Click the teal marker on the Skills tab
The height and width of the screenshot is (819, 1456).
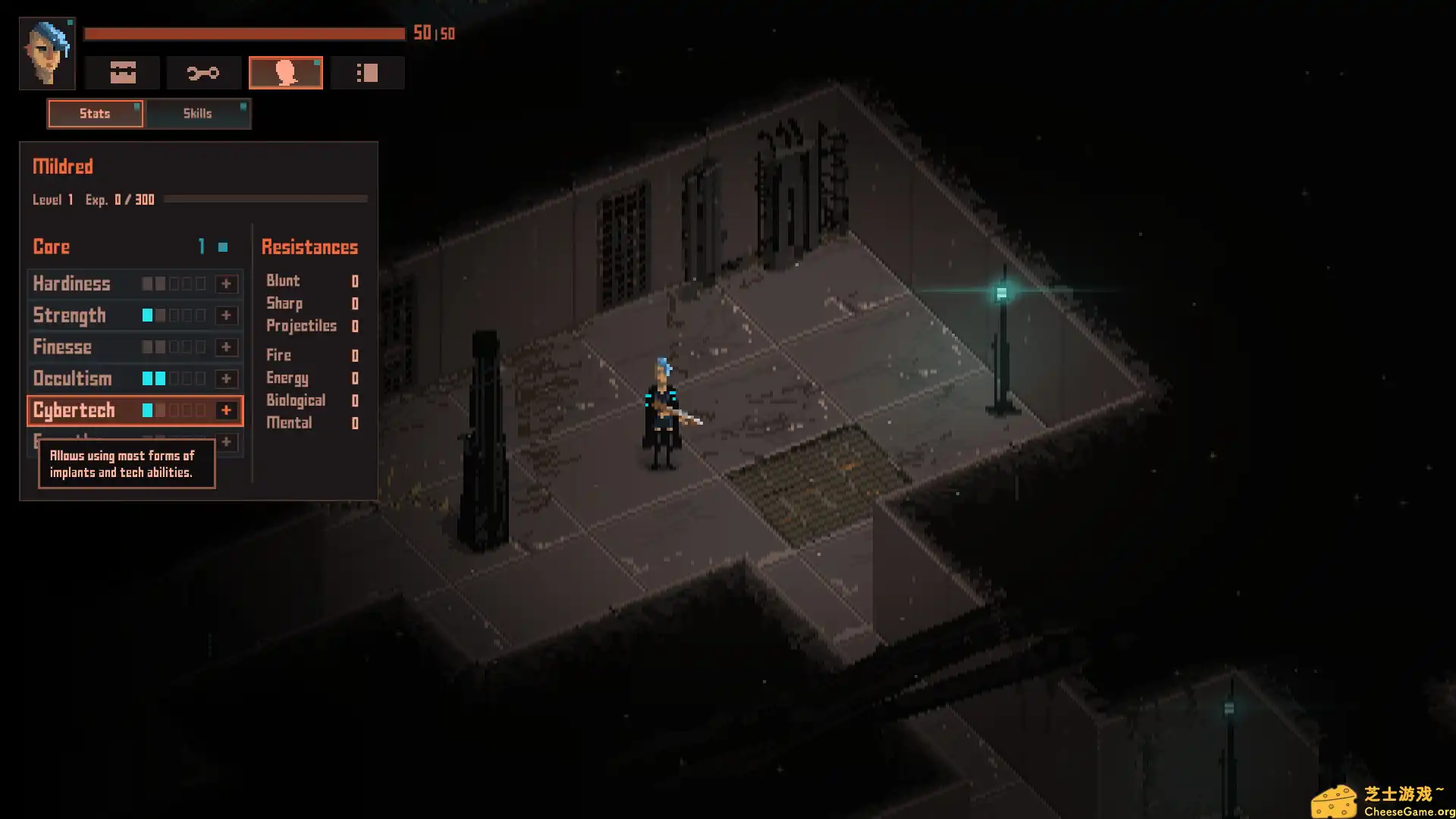[243, 107]
